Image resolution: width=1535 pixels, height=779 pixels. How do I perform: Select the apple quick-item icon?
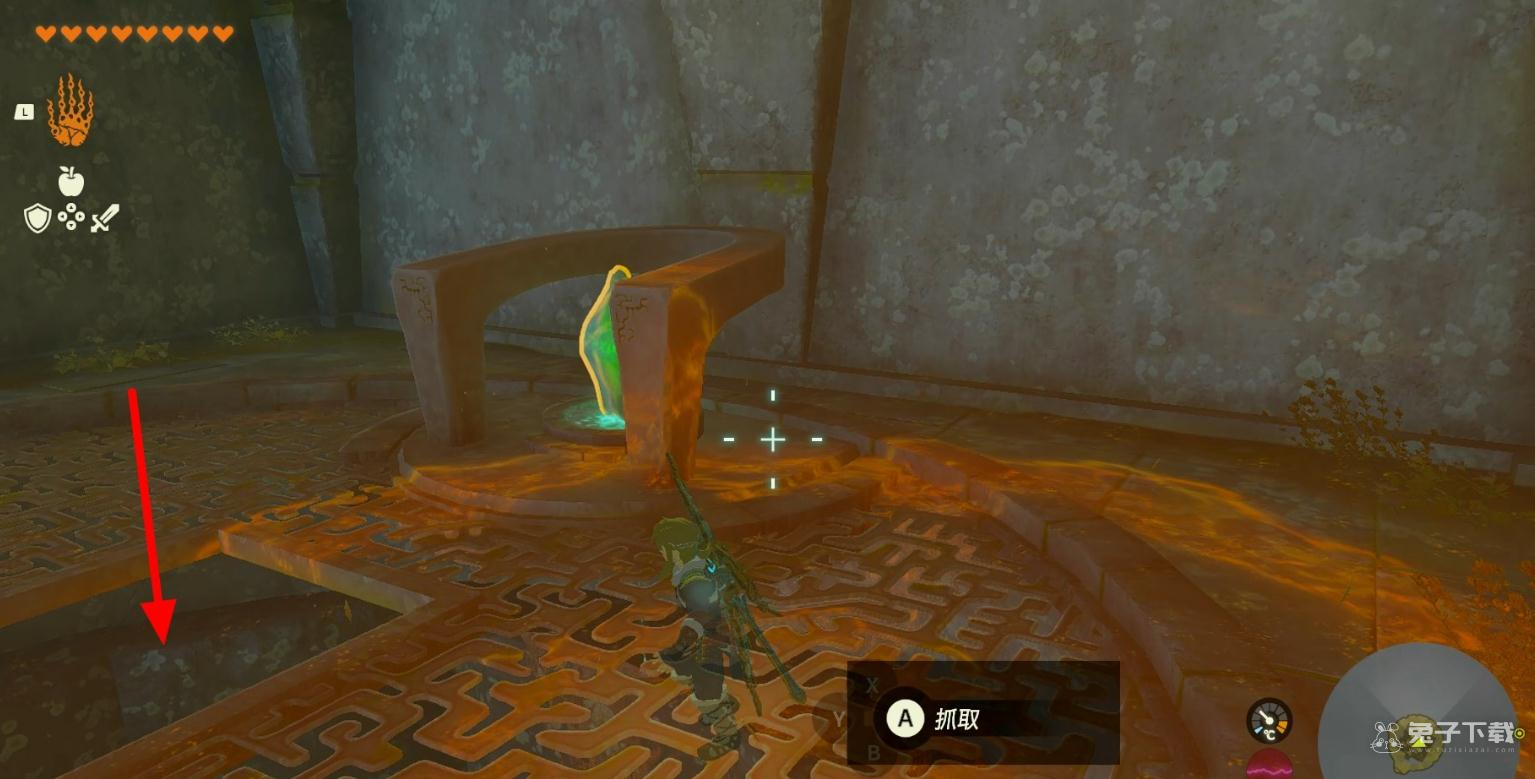(70, 181)
